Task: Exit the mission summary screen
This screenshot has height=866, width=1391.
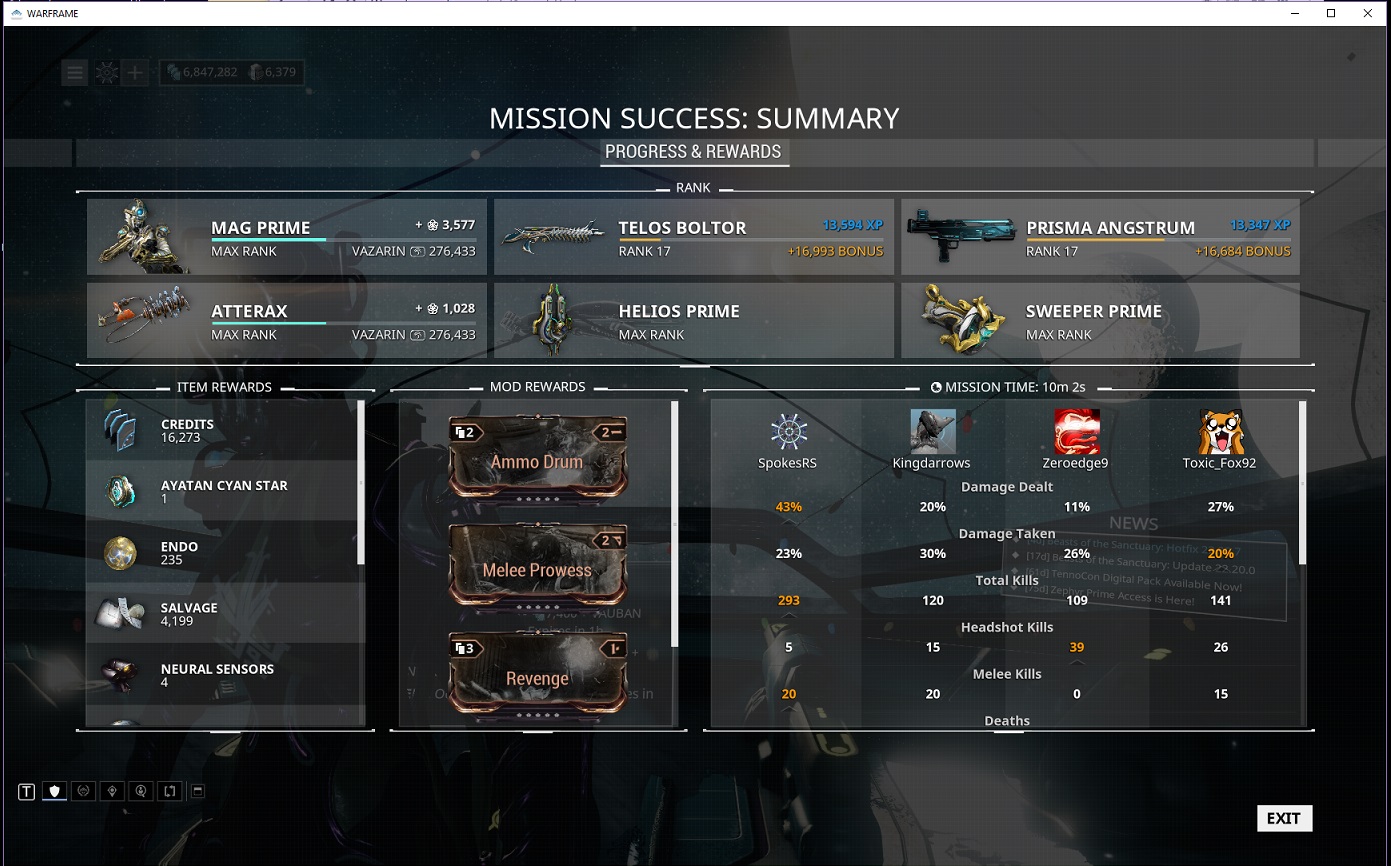Action: tap(1284, 818)
